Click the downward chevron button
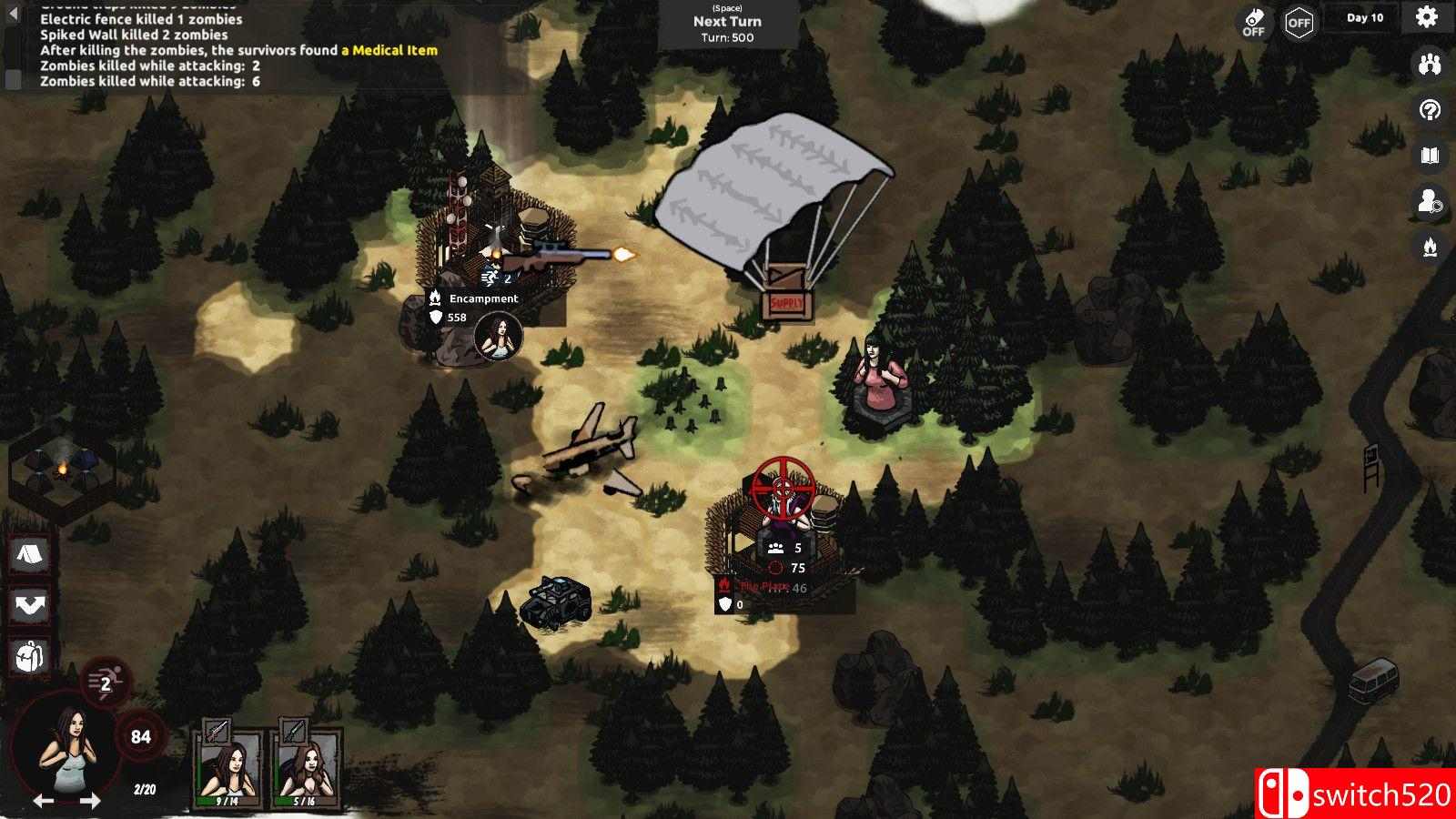Viewport: 1456px width, 819px height. click(x=29, y=605)
